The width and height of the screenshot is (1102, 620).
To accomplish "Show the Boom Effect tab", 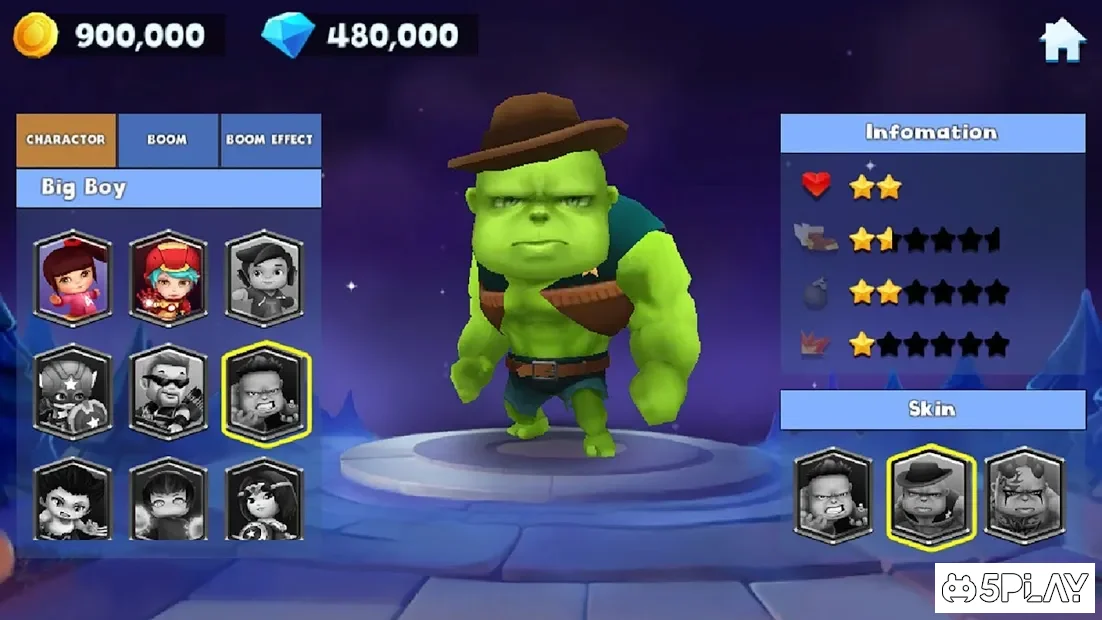I will pos(269,140).
